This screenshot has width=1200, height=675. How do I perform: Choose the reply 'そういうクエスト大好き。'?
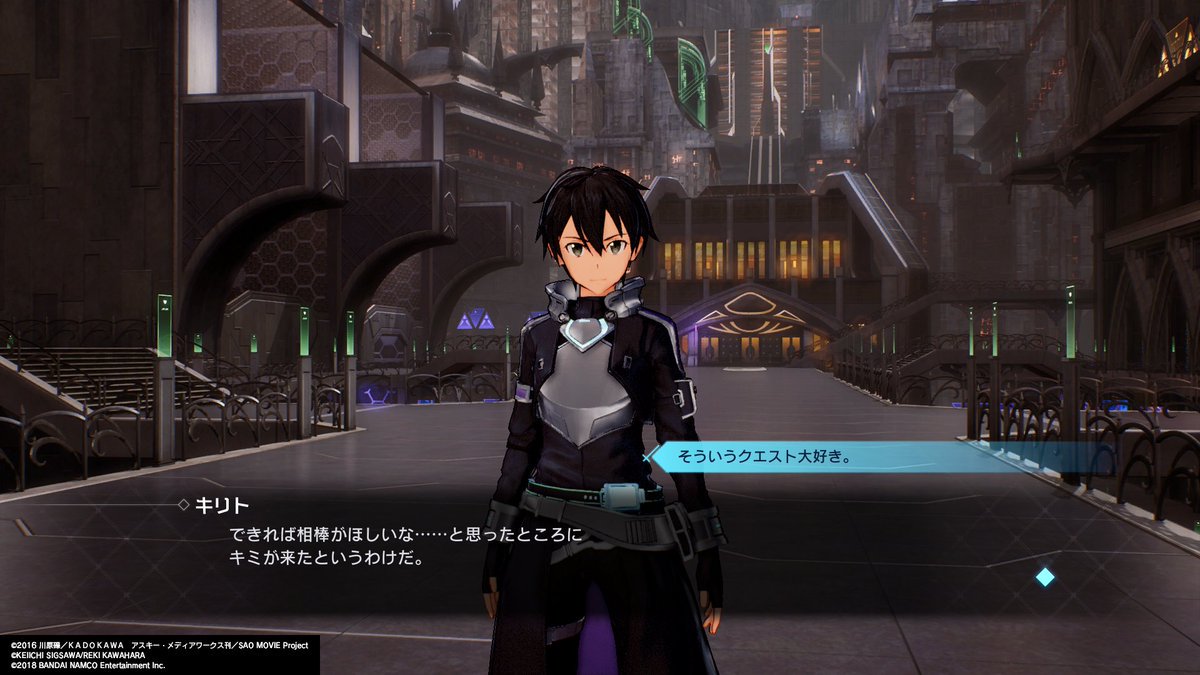(765, 457)
